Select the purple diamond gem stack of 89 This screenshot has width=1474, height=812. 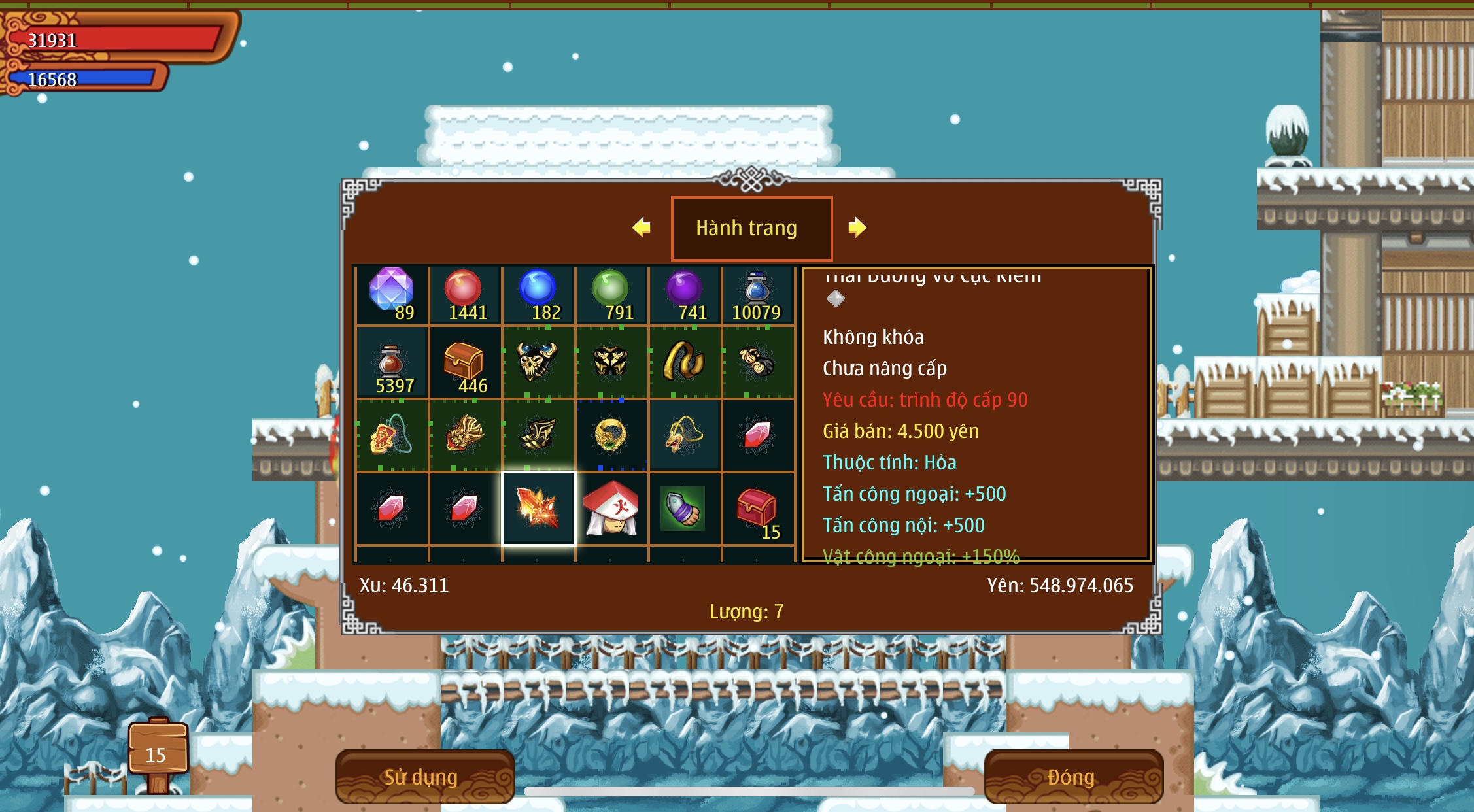click(392, 295)
